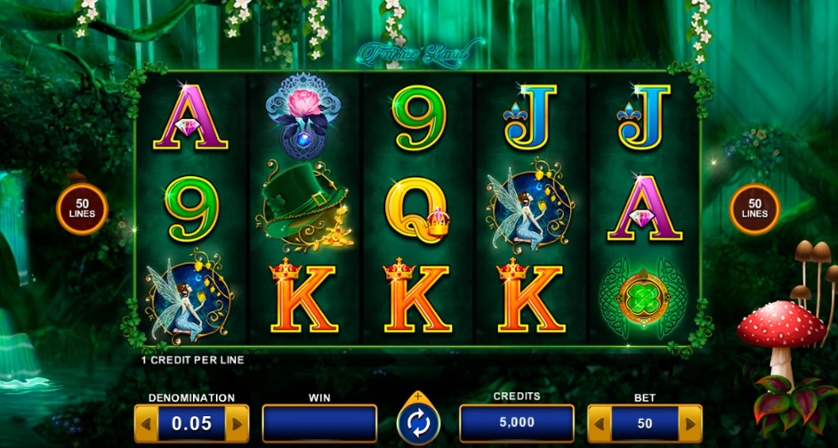Decrease the denomination with its left arrow
This screenshot has width=838, height=448.
pyautogui.click(x=146, y=423)
